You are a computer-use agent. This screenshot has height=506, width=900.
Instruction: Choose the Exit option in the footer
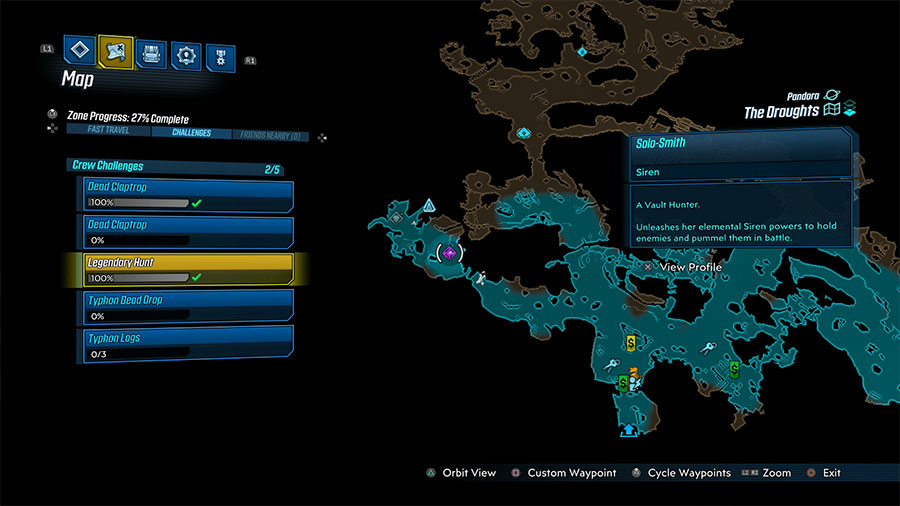831,473
